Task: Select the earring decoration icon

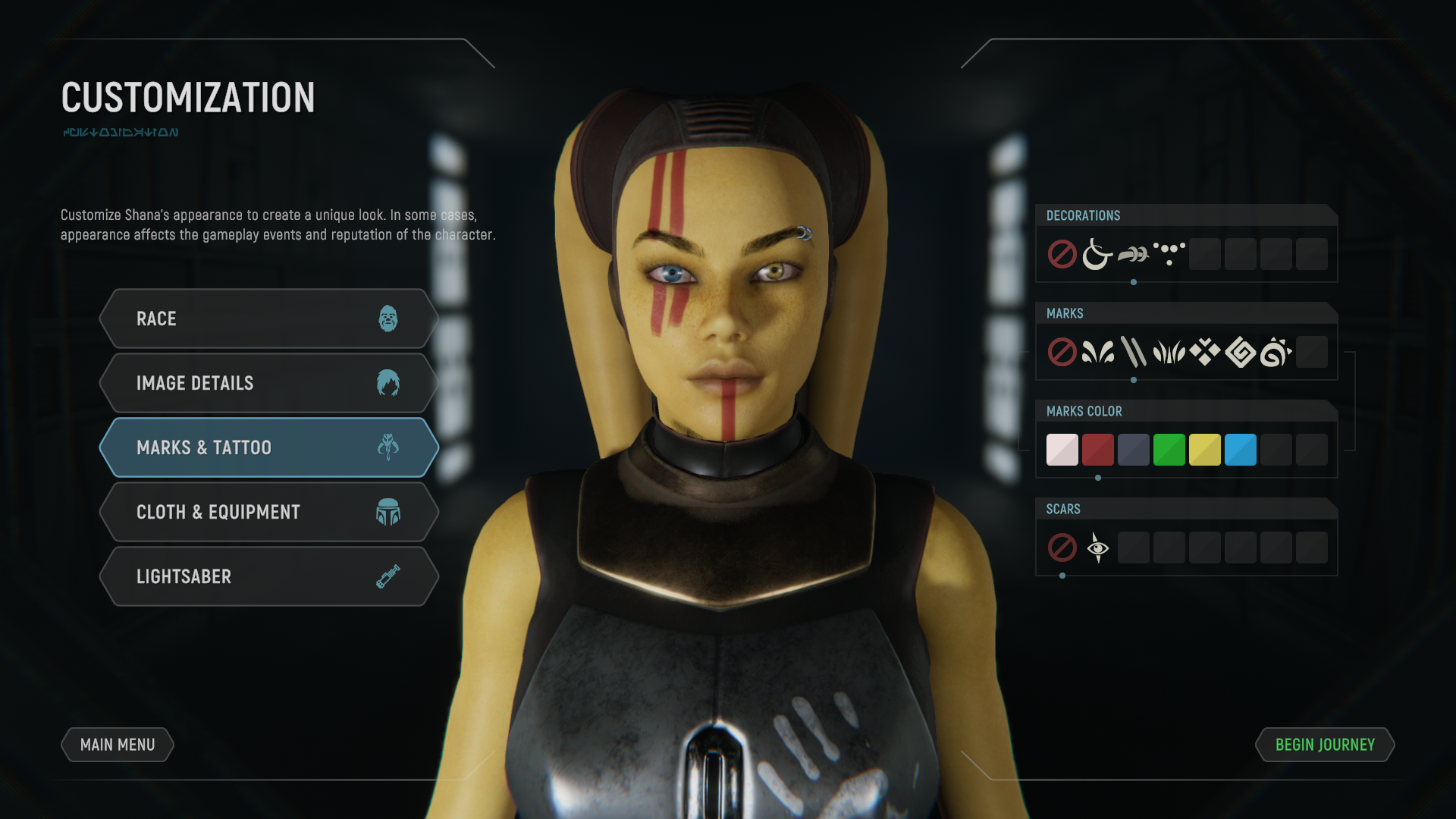Action: 1097,253
